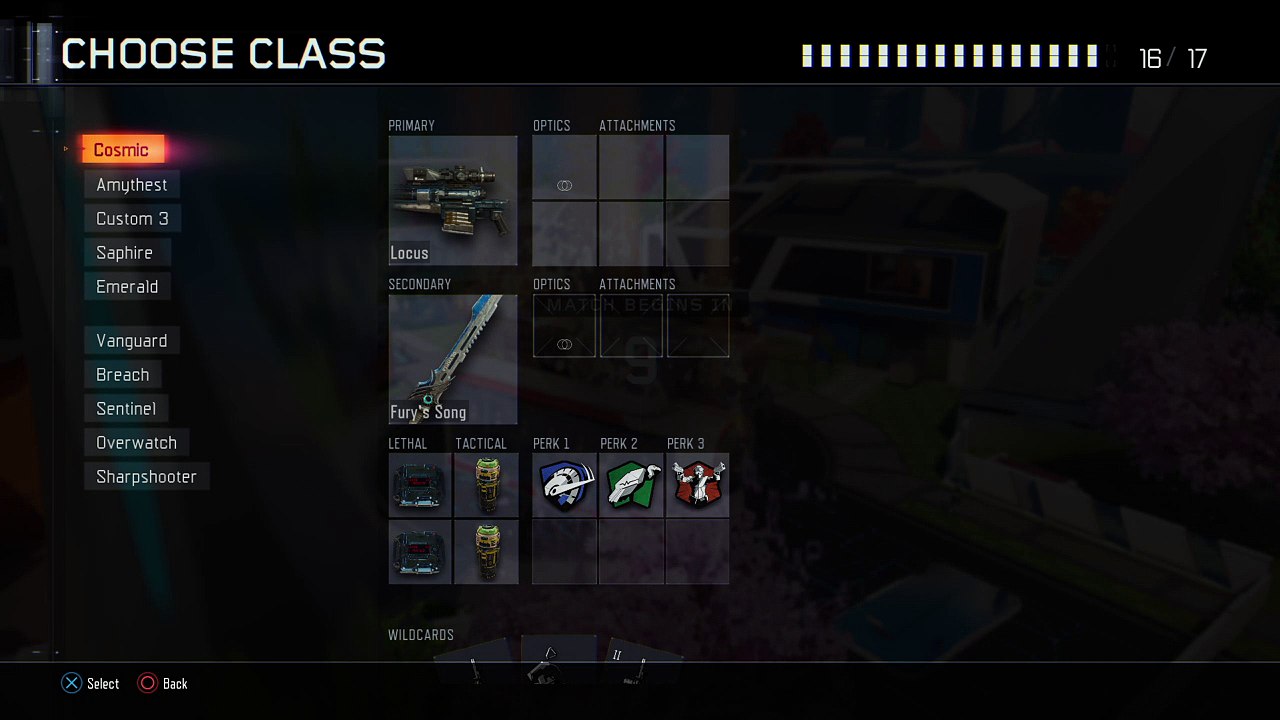
Task: Select the Vanguard default class
Action: click(132, 341)
